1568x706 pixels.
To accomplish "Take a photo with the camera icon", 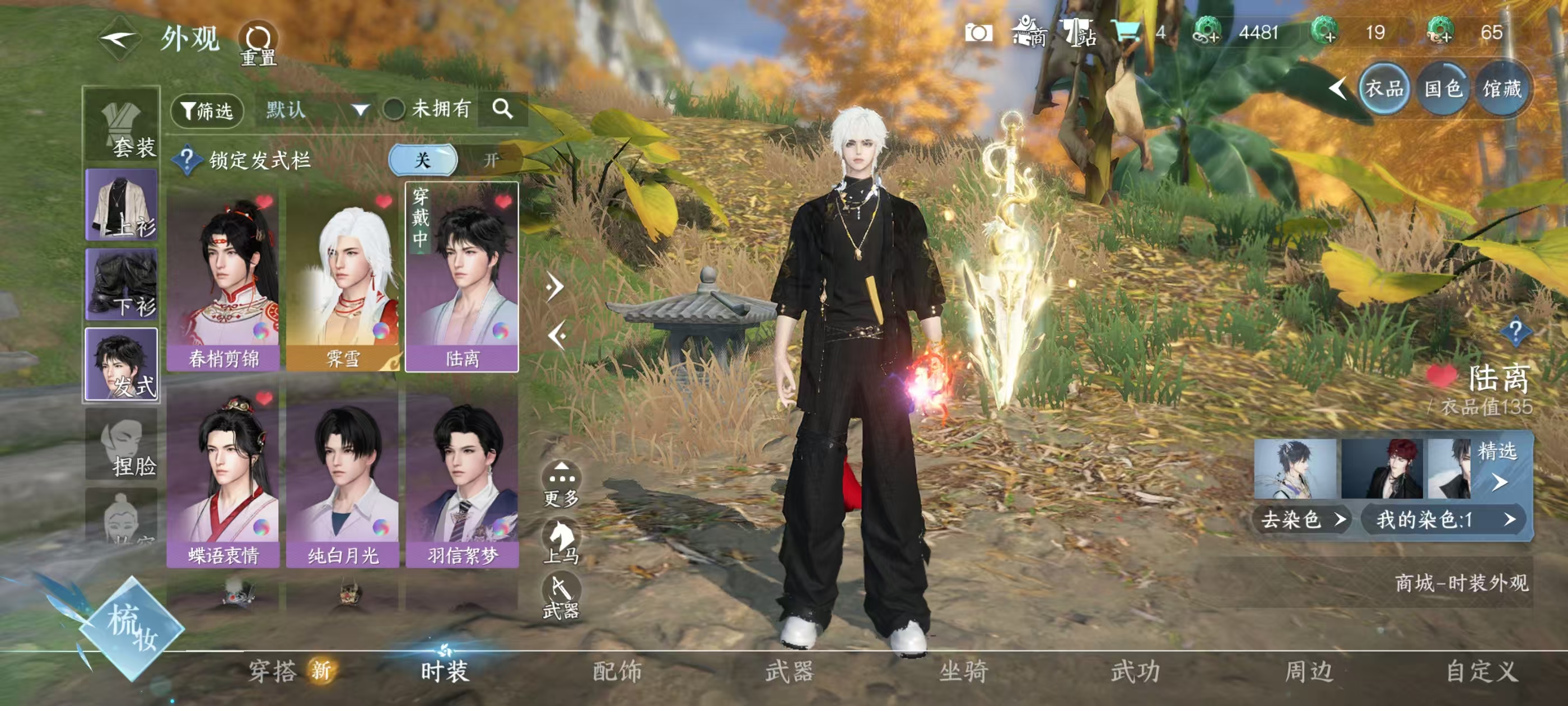I will click(x=978, y=33).
